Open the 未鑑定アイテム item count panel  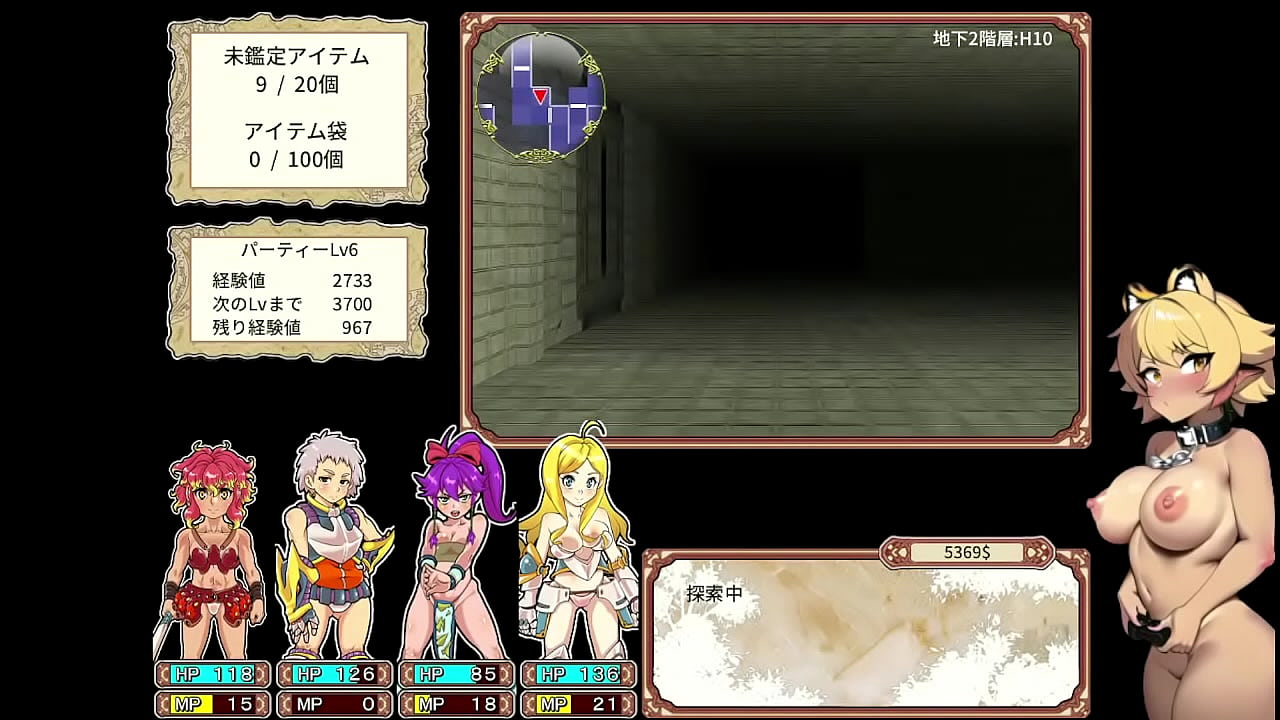pyautogui.click(x=297, y=109)
